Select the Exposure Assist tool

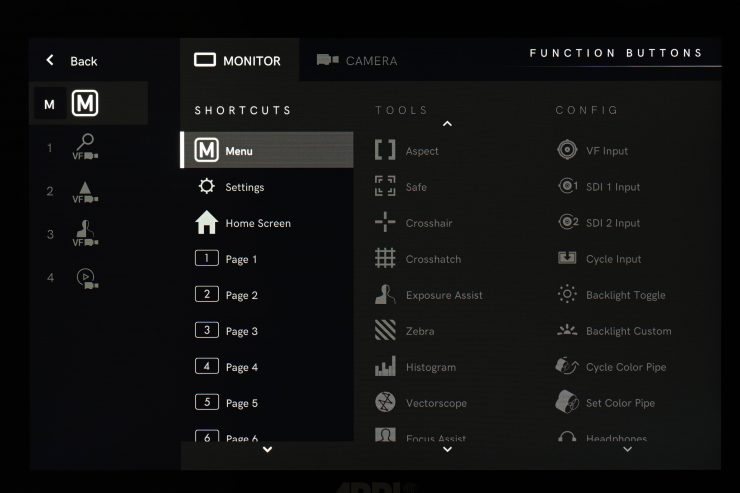pyautogui.click(x=443, y=295)
